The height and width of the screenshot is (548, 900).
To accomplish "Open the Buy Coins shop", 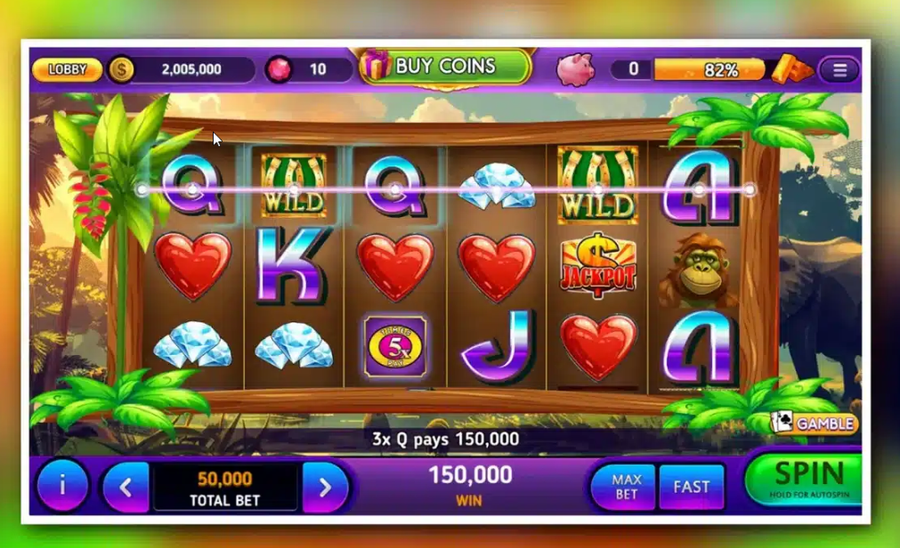I will 444,67.
